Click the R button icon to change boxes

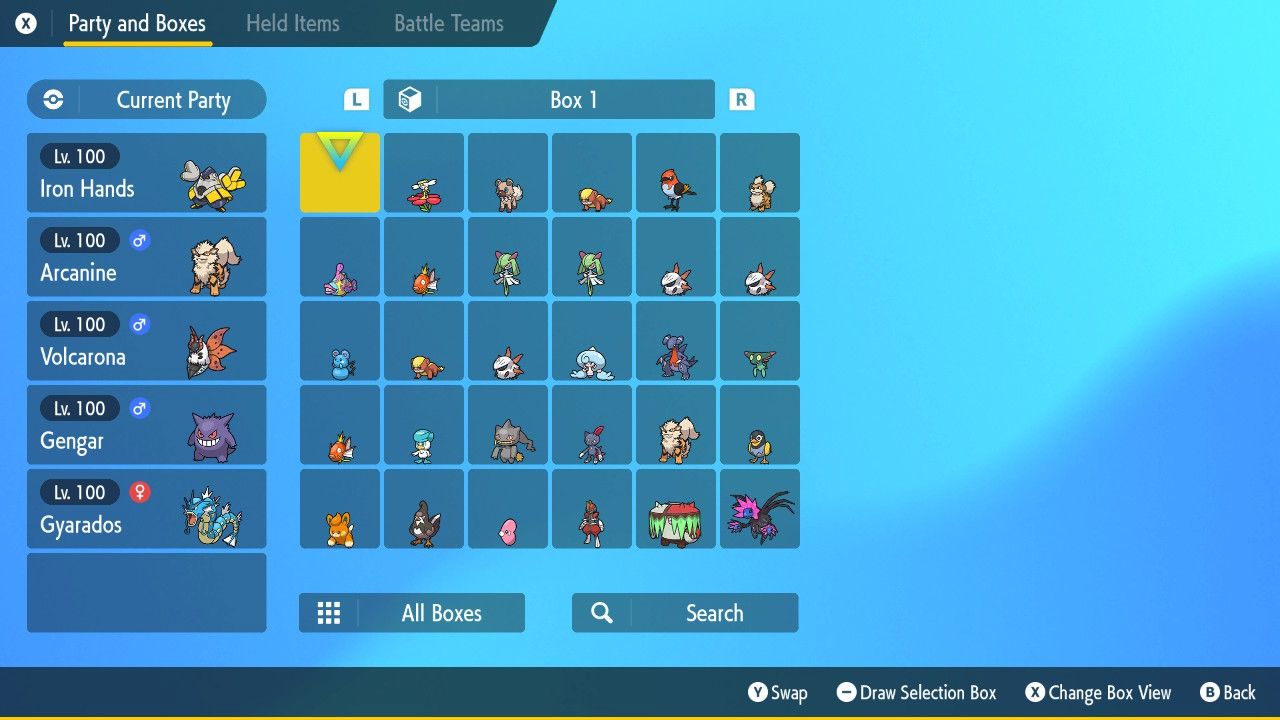point(741,99)
